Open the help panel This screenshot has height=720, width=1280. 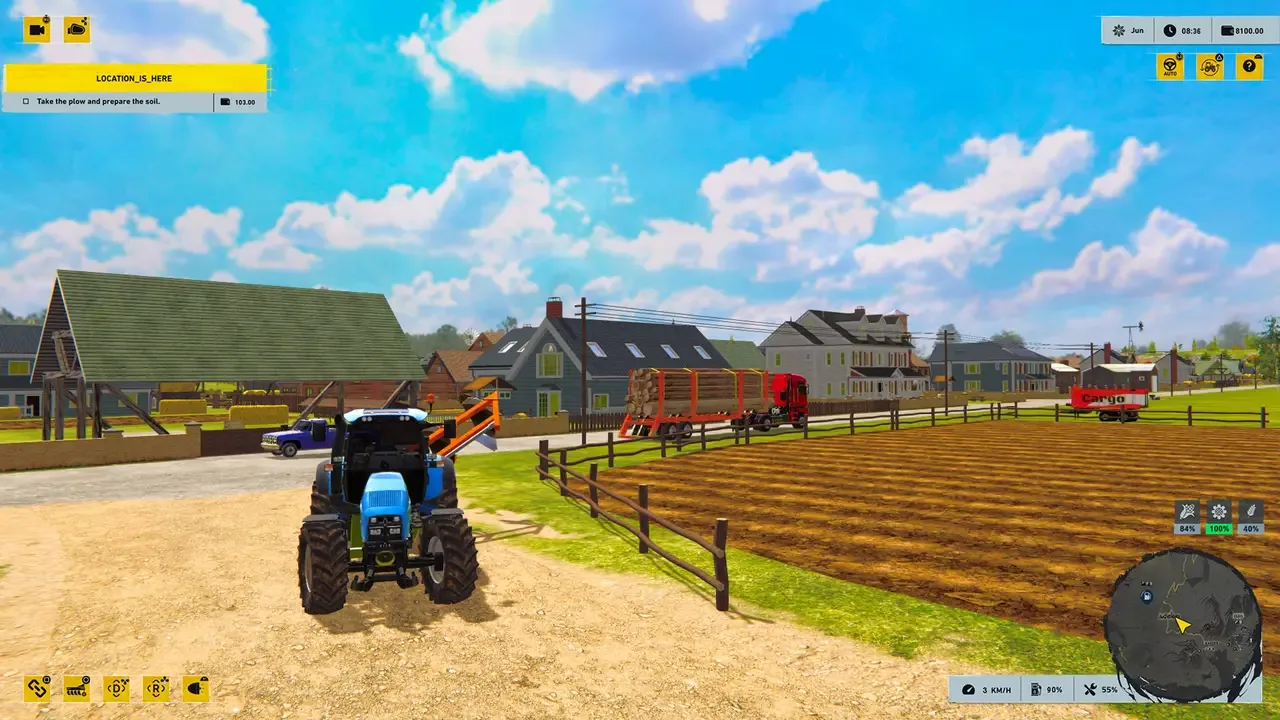(1248, 66)
